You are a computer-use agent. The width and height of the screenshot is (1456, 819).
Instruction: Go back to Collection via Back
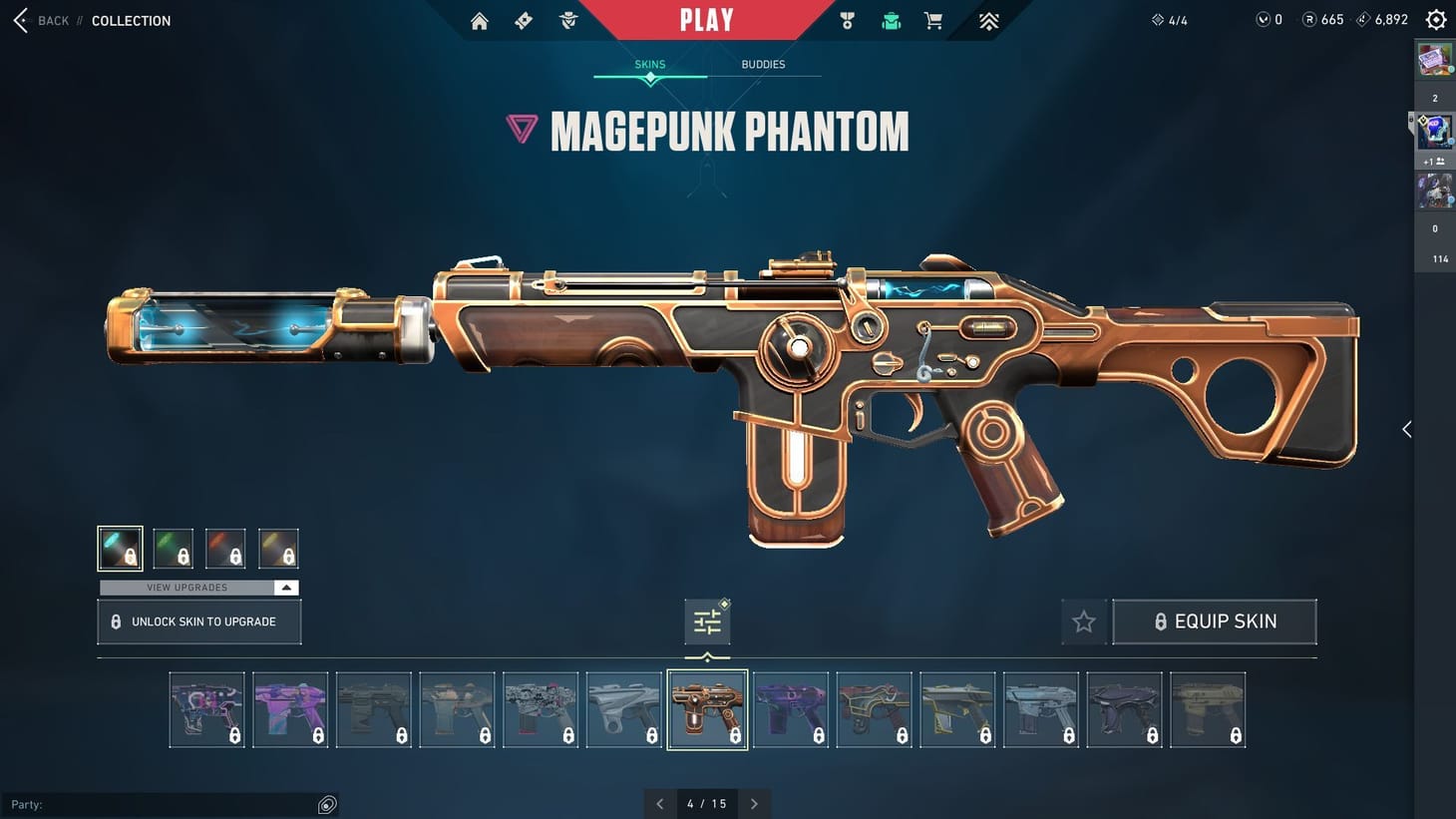click(42, 20)
